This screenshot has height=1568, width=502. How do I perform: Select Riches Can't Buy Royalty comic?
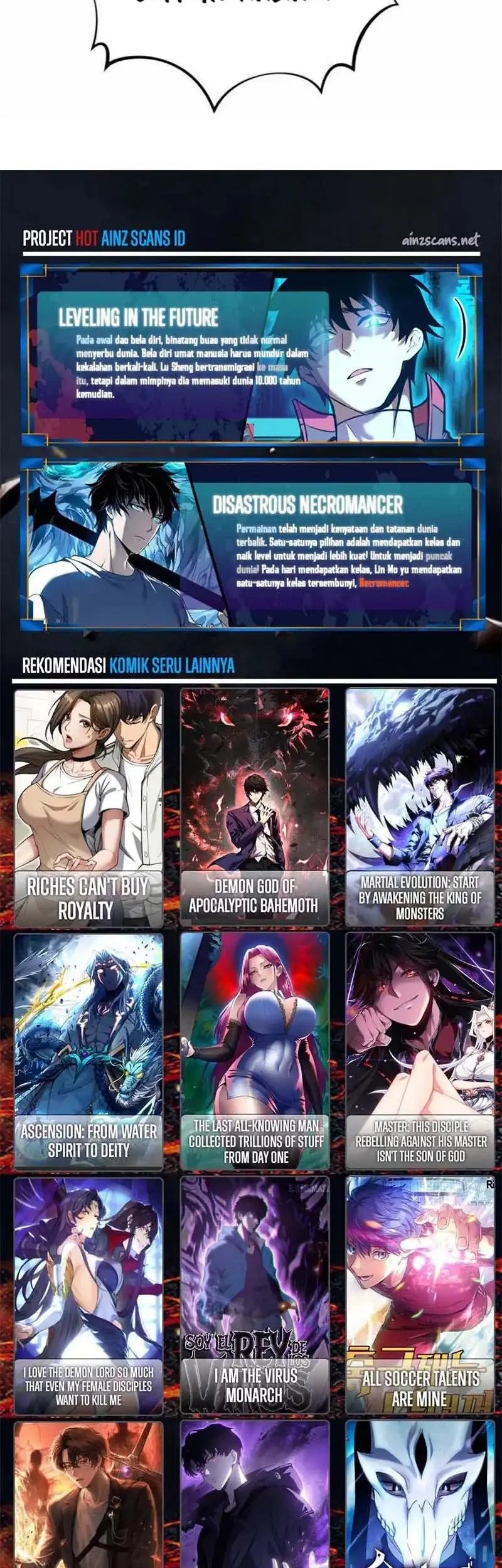pyautogui.click(x=88, y=807)
